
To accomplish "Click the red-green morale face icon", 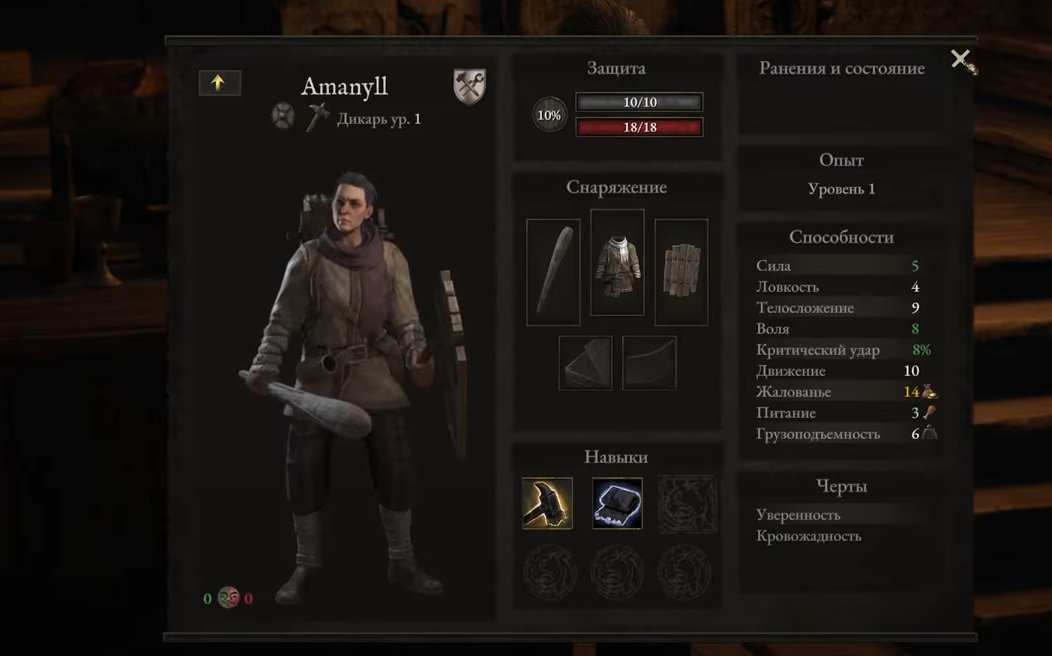I will (x=228, y=598).
